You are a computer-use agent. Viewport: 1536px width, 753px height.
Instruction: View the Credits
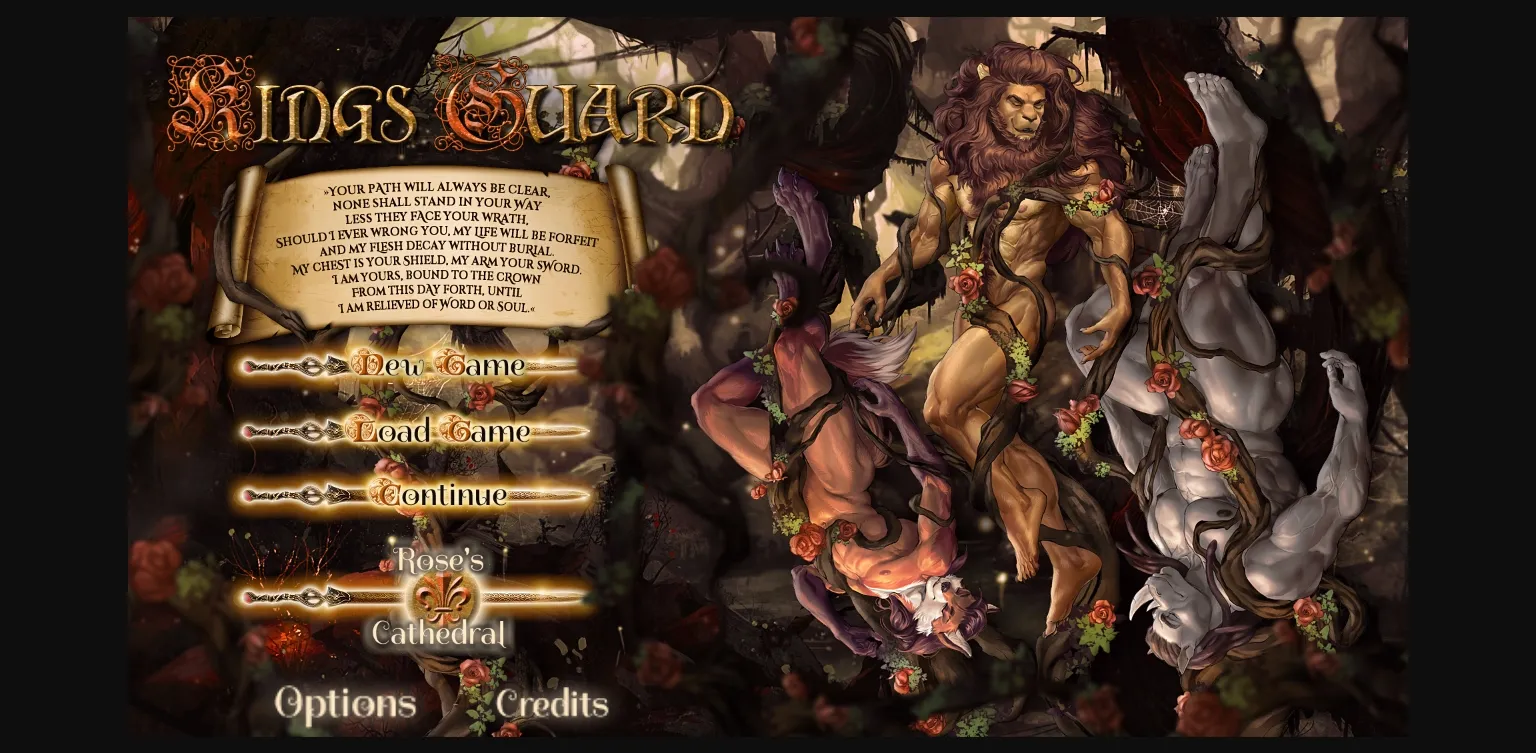tap(553, 703)
